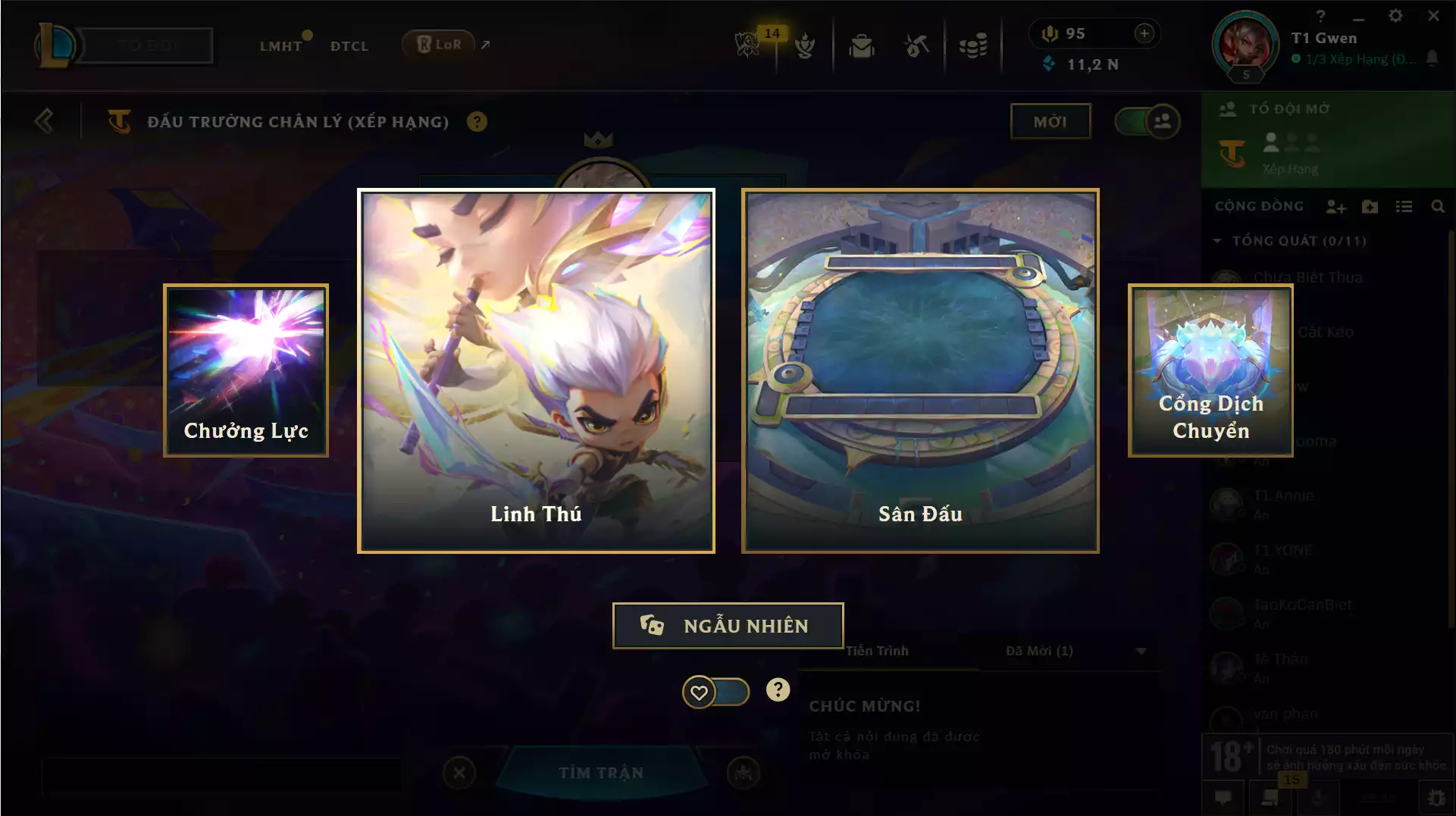The height and width of the screenshot is (816, 1456).
Task: Click the add friend icon in Cộng Đồng
Action: click(1335, 206)
